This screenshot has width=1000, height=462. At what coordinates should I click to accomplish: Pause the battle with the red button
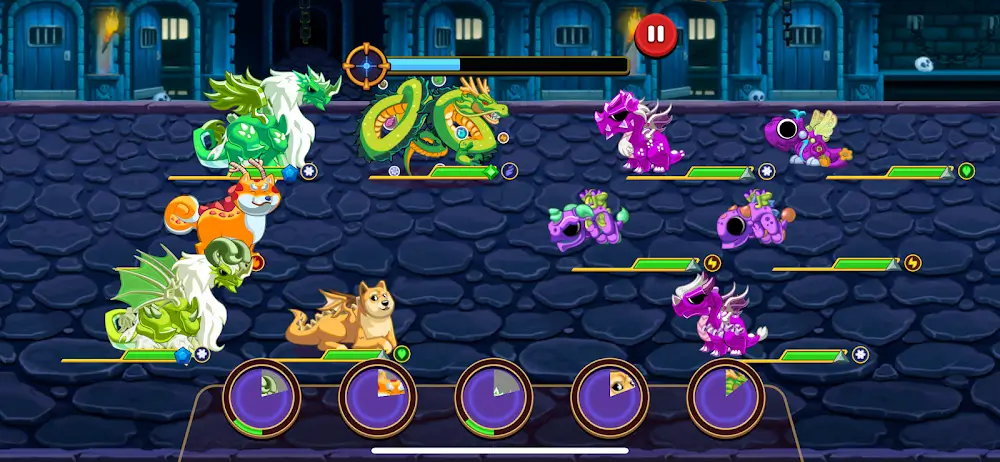[x=656, y=35]
